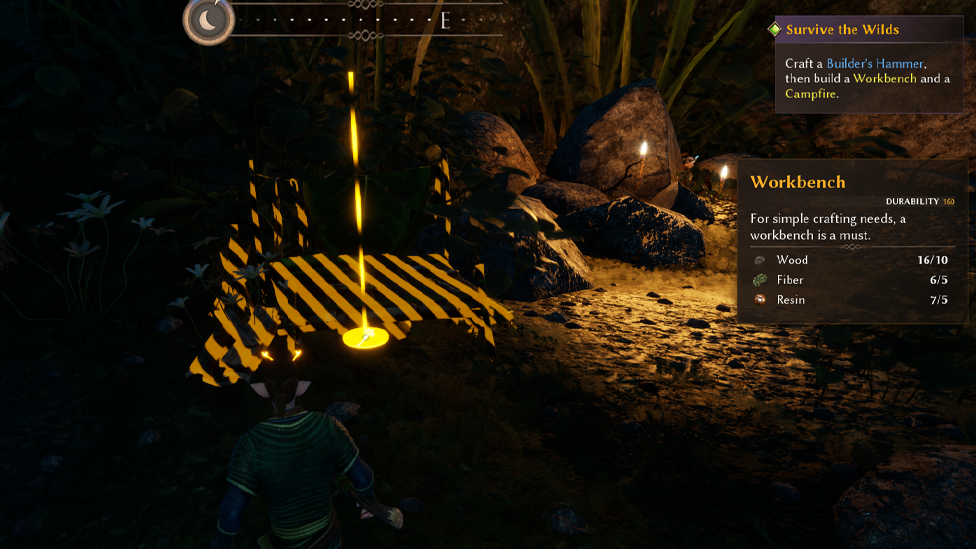
Task: Click the moon time-of-day icon
Action: point(210,19)
